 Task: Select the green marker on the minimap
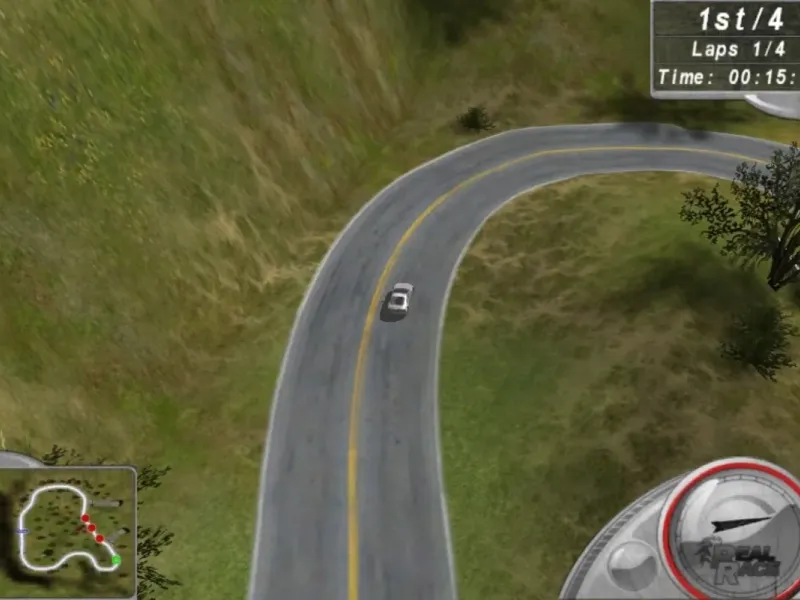115,561
